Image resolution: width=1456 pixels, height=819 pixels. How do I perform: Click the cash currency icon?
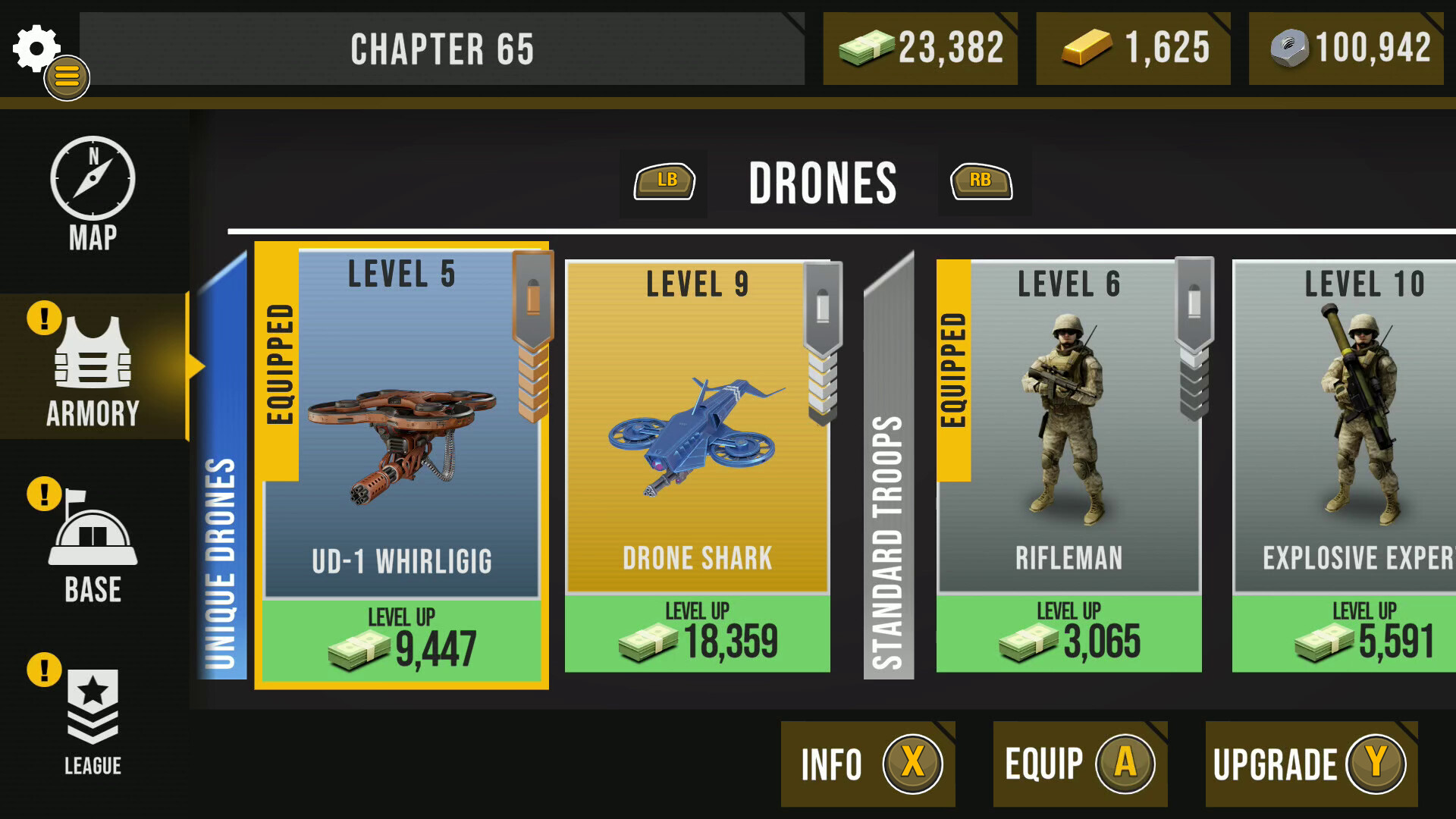pos(867,48)
